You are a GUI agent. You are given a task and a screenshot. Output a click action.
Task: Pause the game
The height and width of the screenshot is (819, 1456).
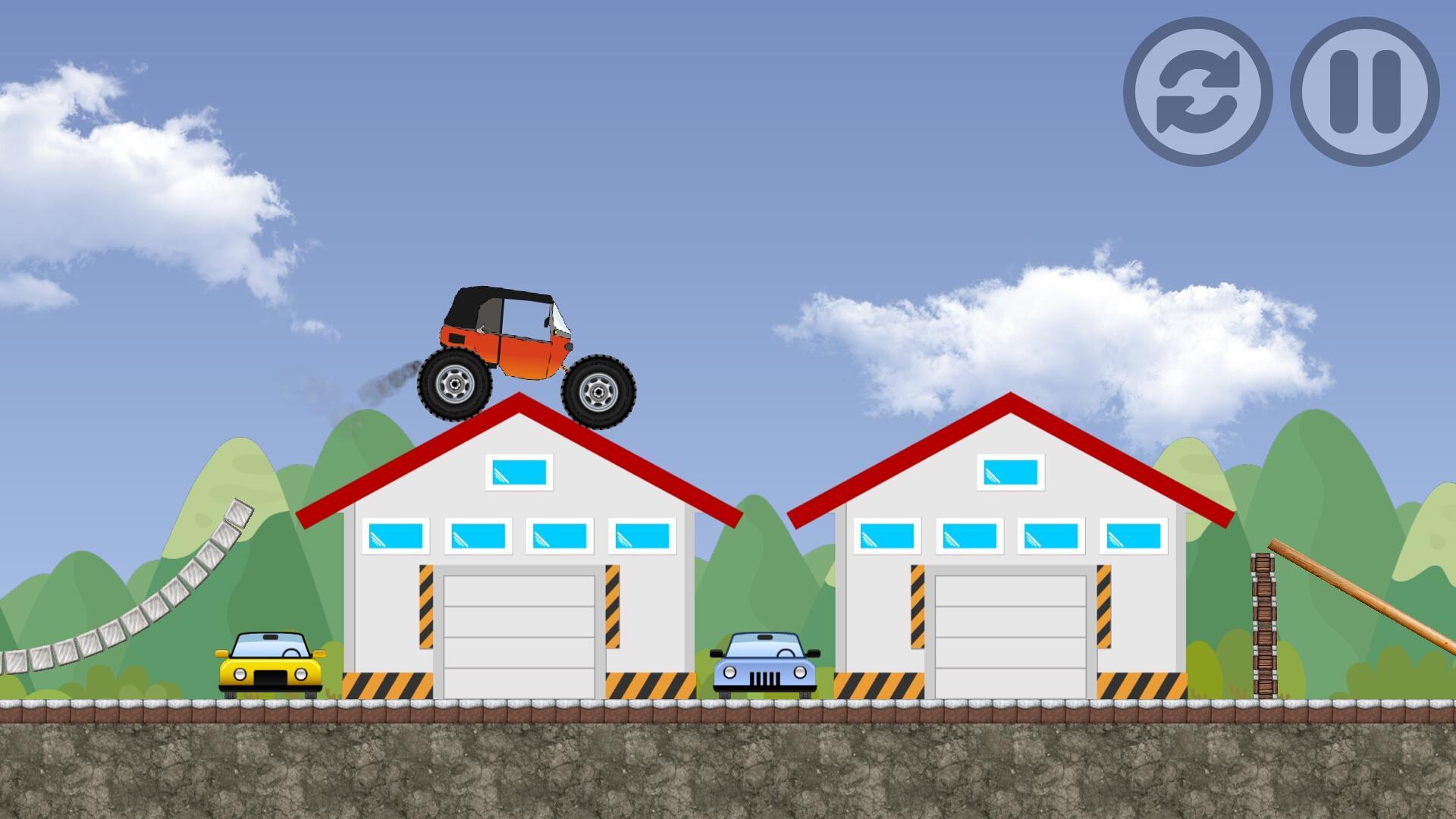[x=1364, y=92]
